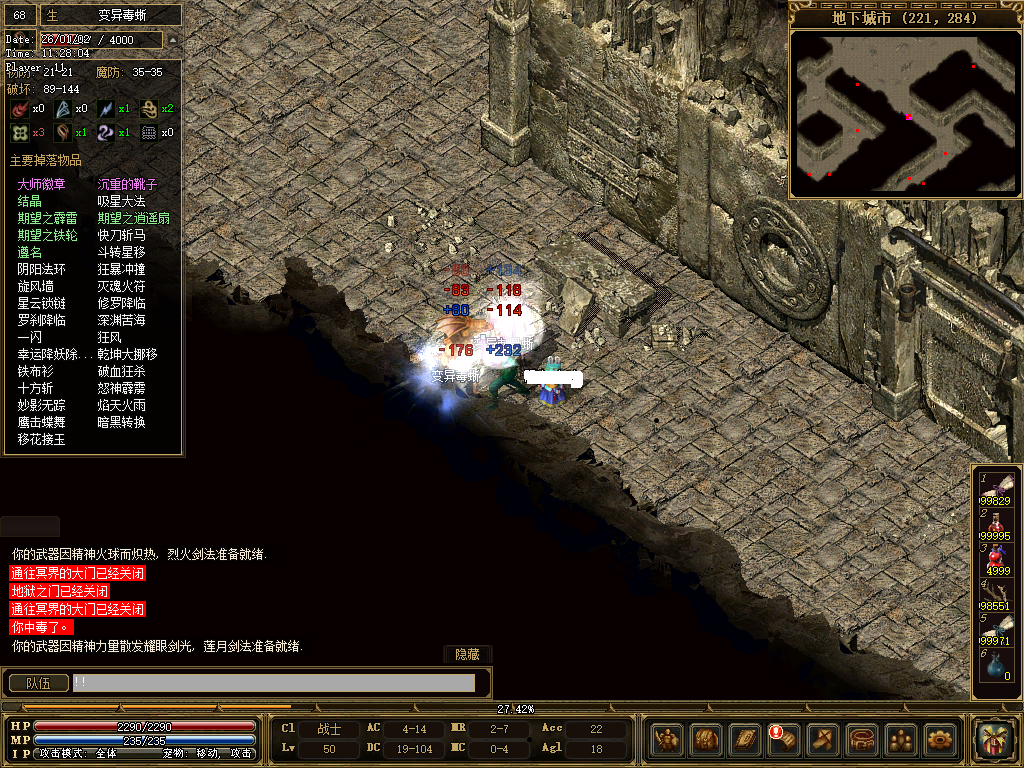1024x768 pixels.
Task: Open the gear settings button
Action: 940,740
